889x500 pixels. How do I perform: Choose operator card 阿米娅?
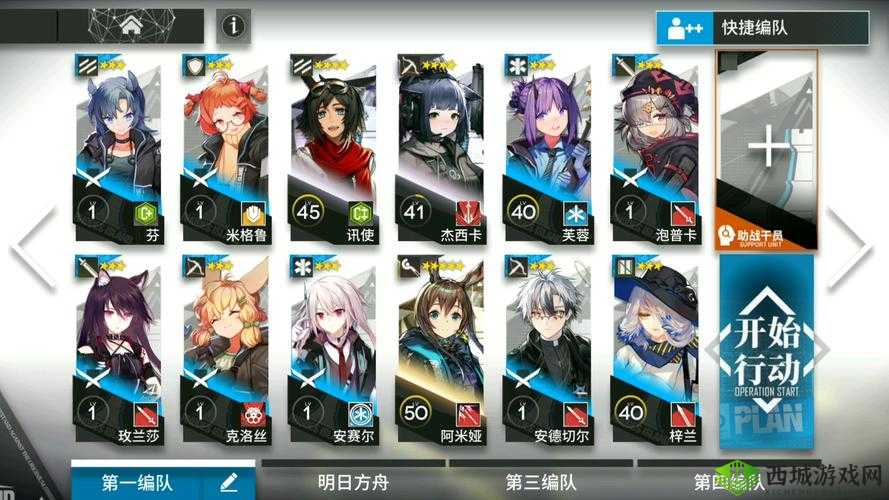pyautogui.click(x=440, y=350)
